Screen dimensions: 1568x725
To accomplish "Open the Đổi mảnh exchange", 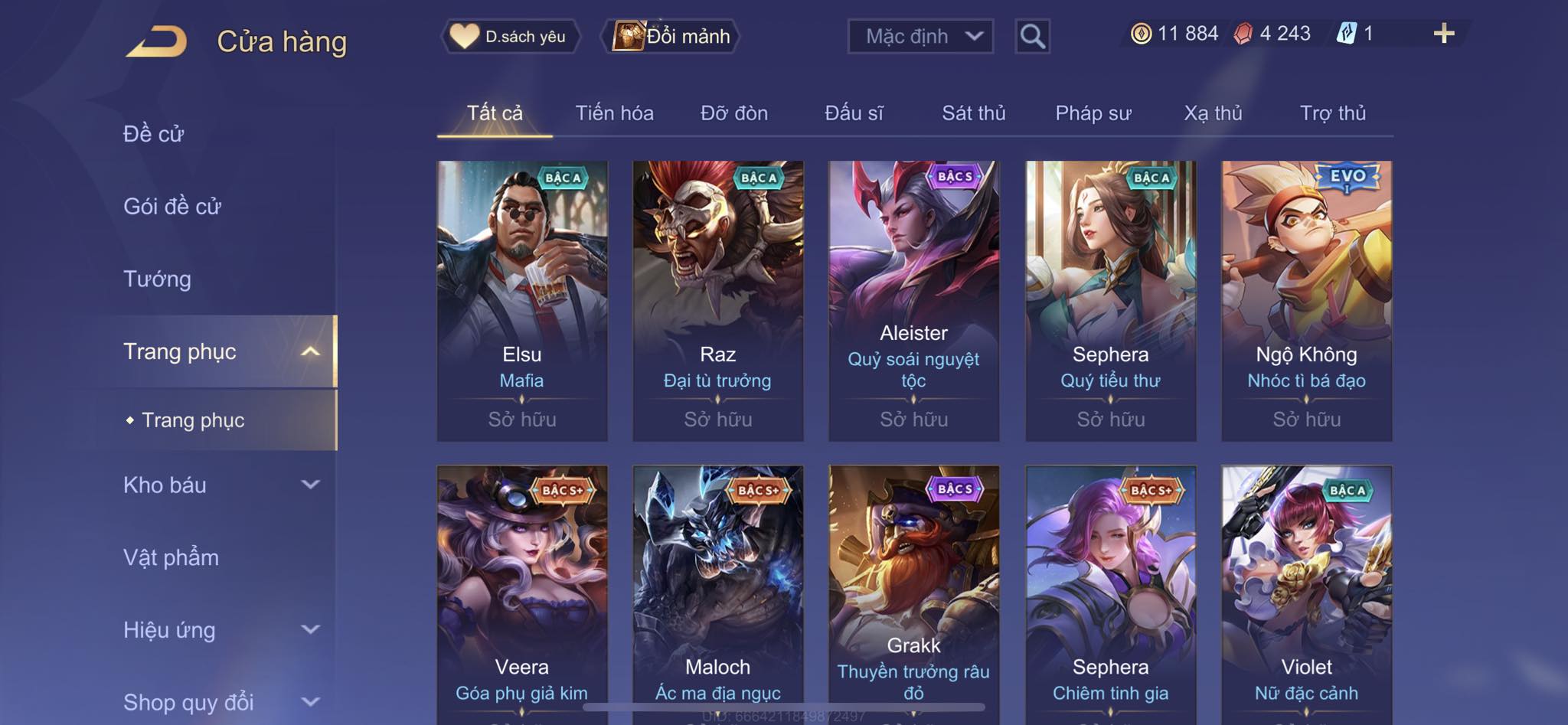I will point(672,36).
